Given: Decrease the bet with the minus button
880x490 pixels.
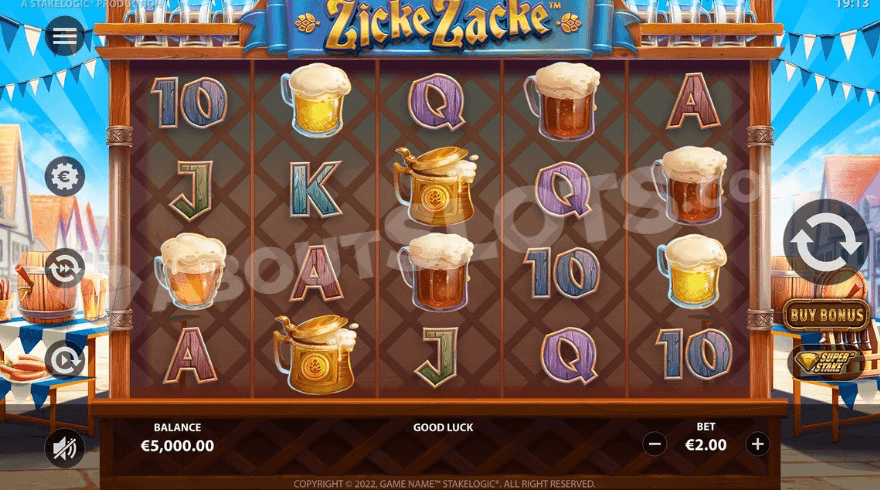Looking at the screenshot, I should click(655, 444).
